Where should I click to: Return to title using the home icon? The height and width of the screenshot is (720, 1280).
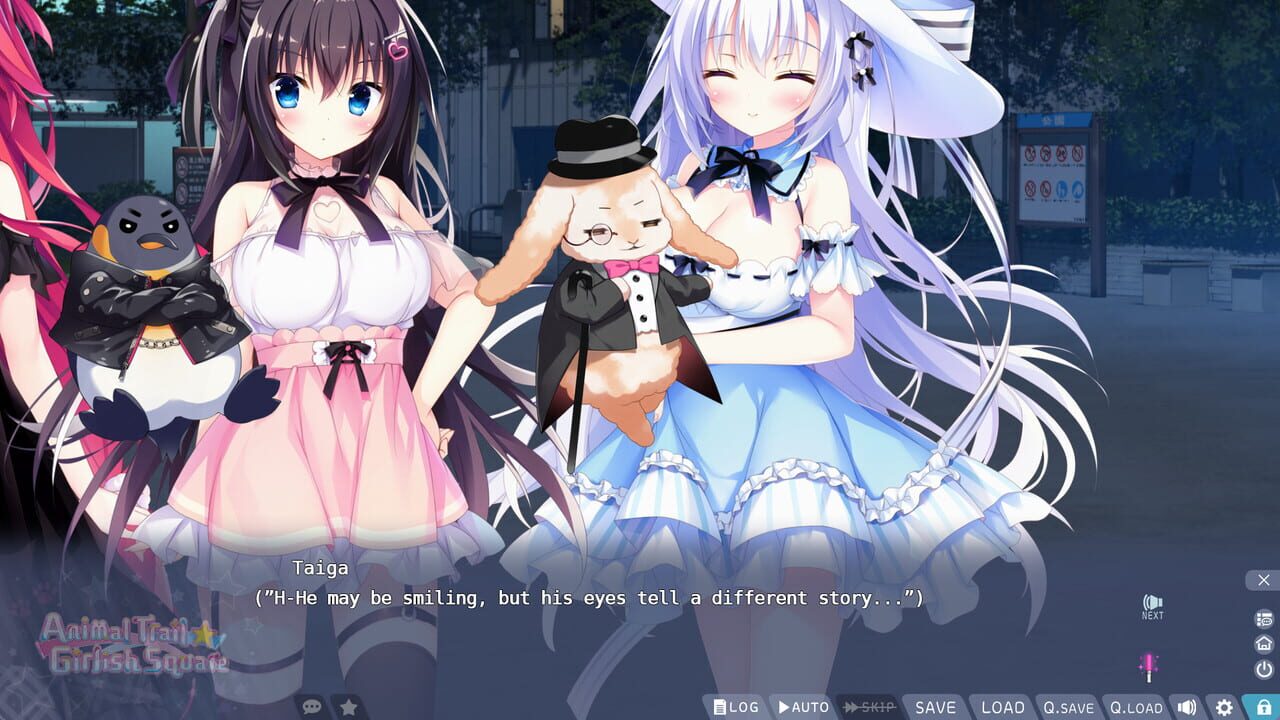click(x=1264, y=642)
